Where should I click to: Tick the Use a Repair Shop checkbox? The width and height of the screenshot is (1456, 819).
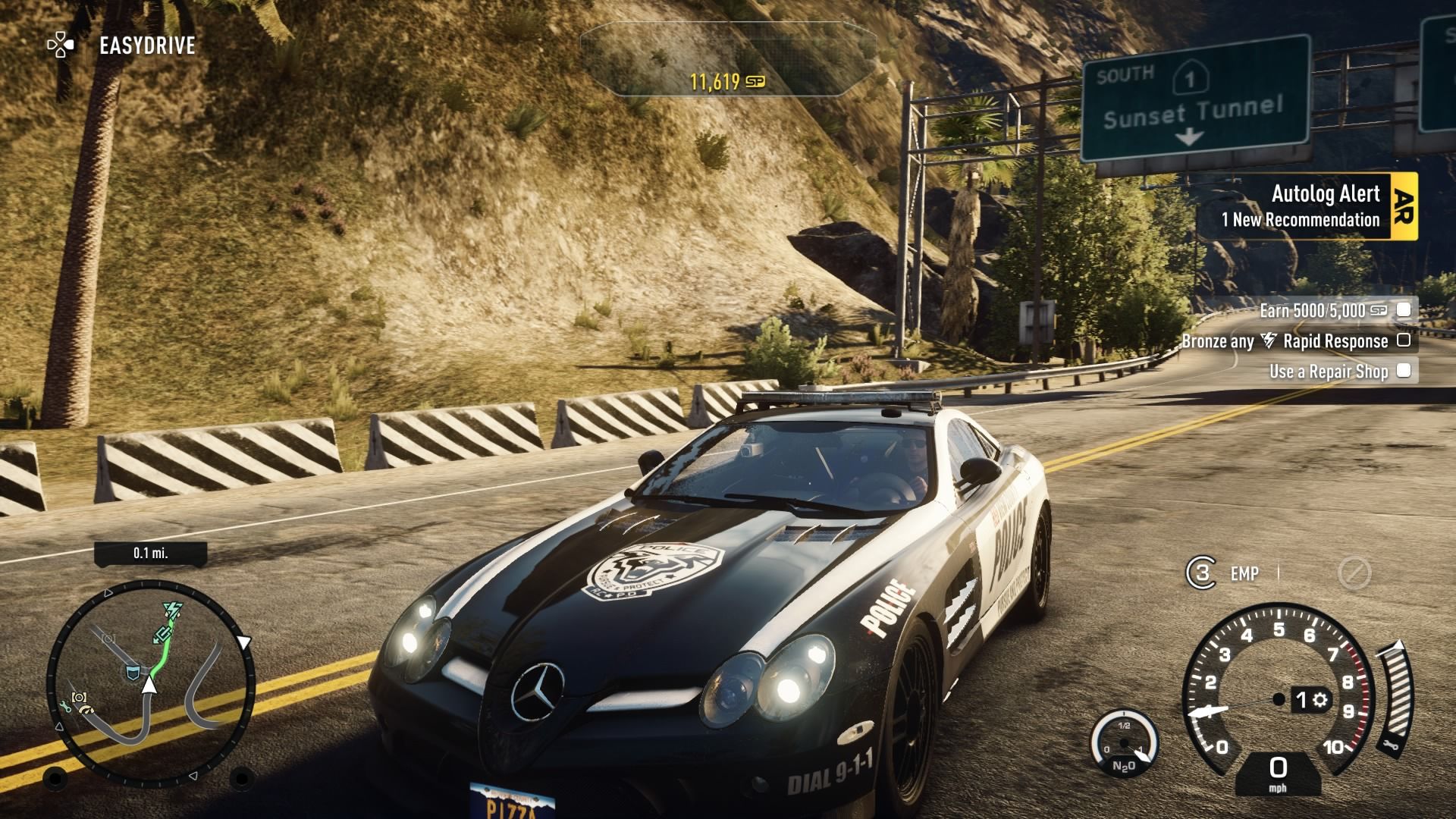[1404, 371]
